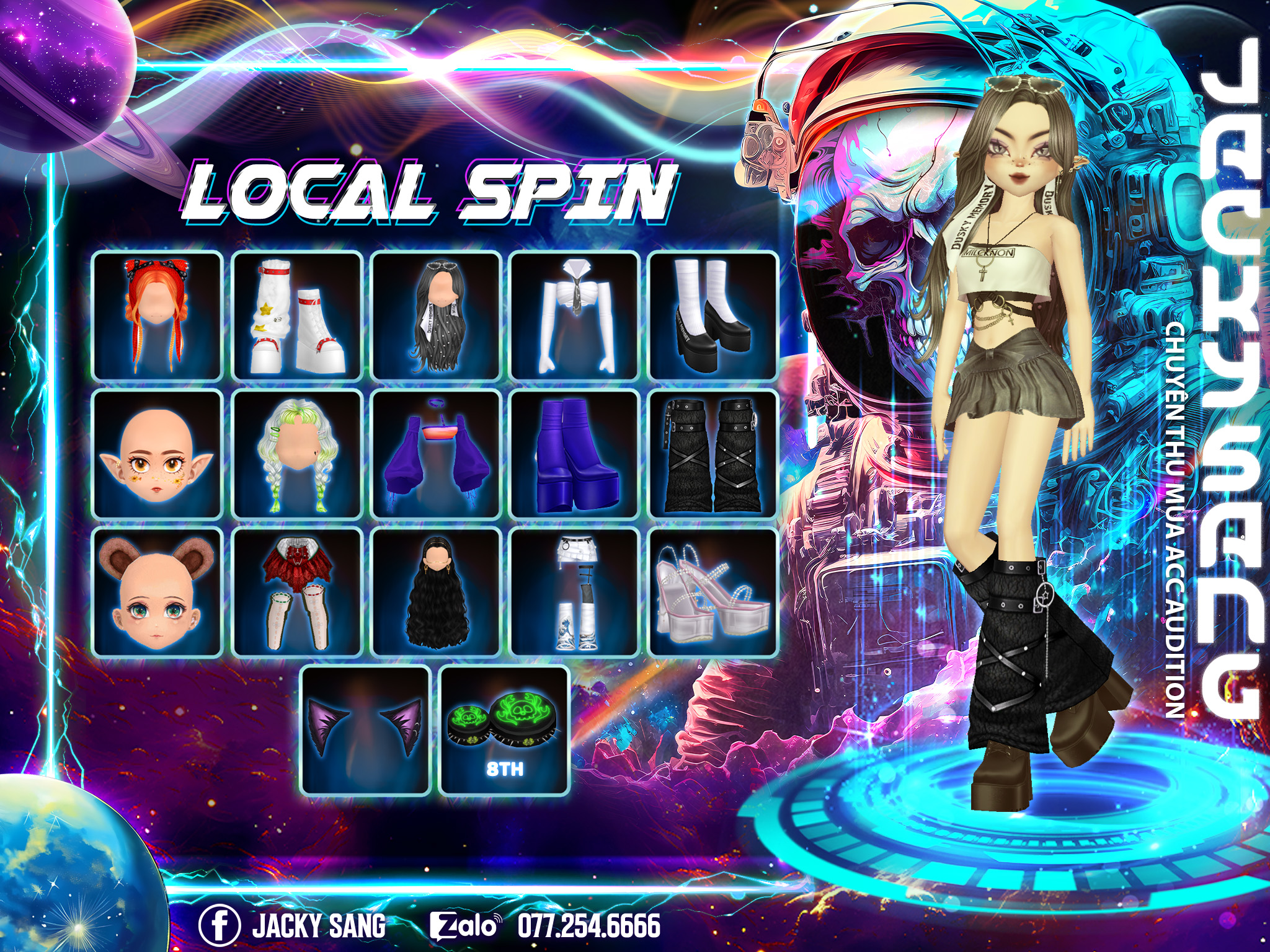Choose the white star-patterned boots tile

[297, 315]
